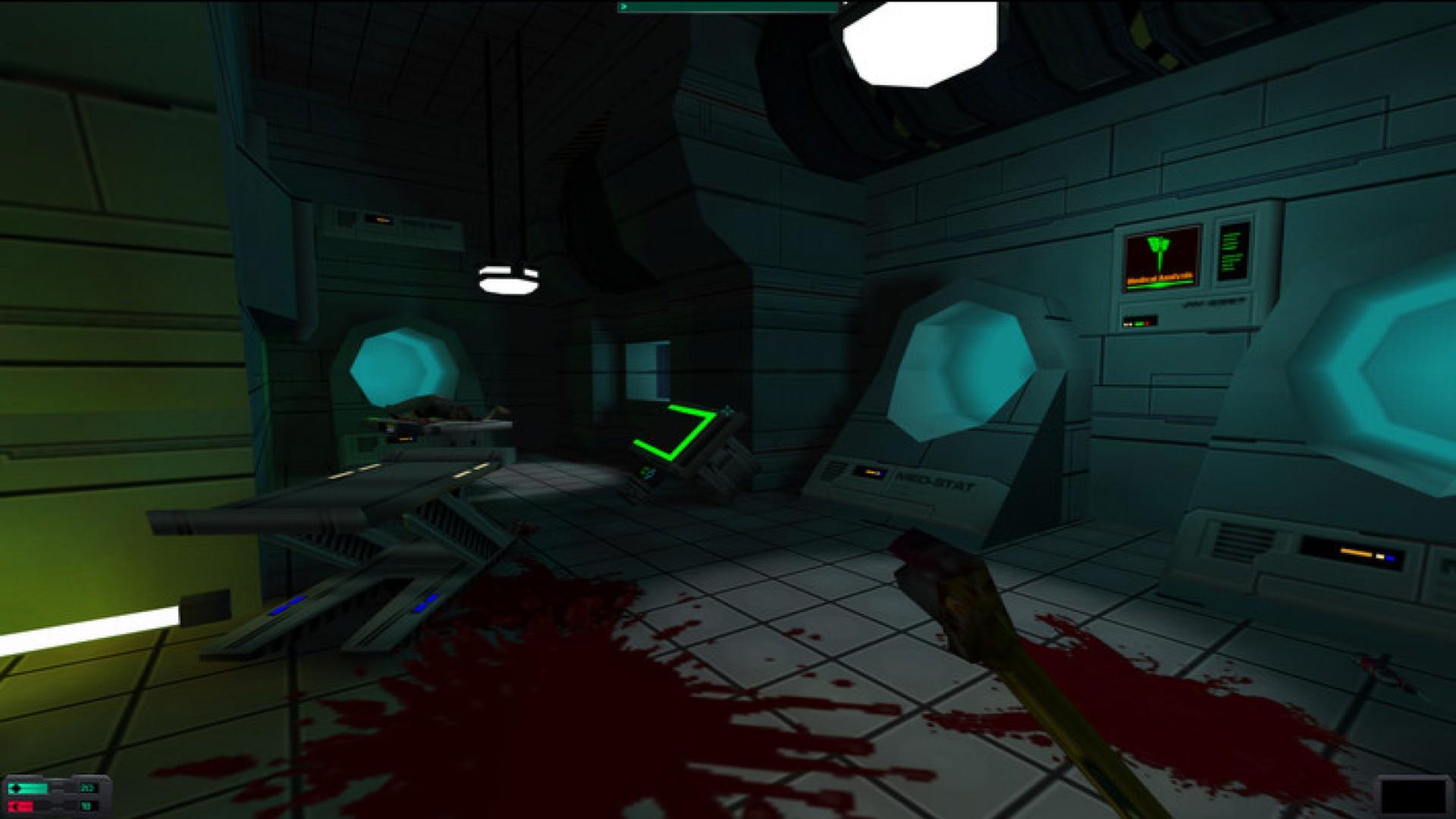
Task: Toggle the green indicator light below Medical Analysis
Action: pyautogui.click(x=1139, y=324)
